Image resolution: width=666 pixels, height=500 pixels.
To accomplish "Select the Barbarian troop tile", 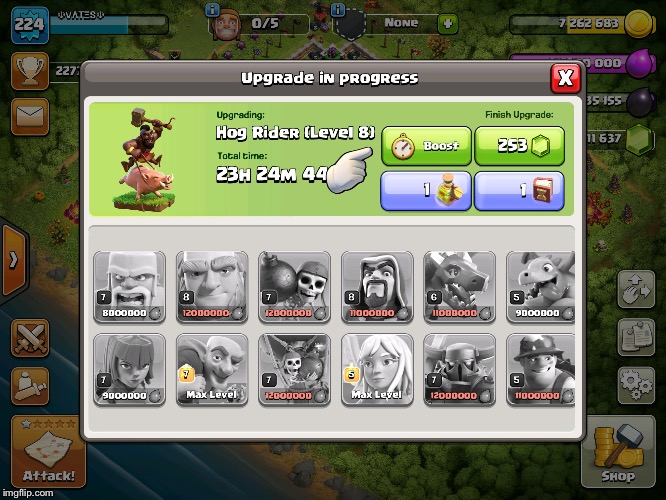I will (x=130, y=285).
